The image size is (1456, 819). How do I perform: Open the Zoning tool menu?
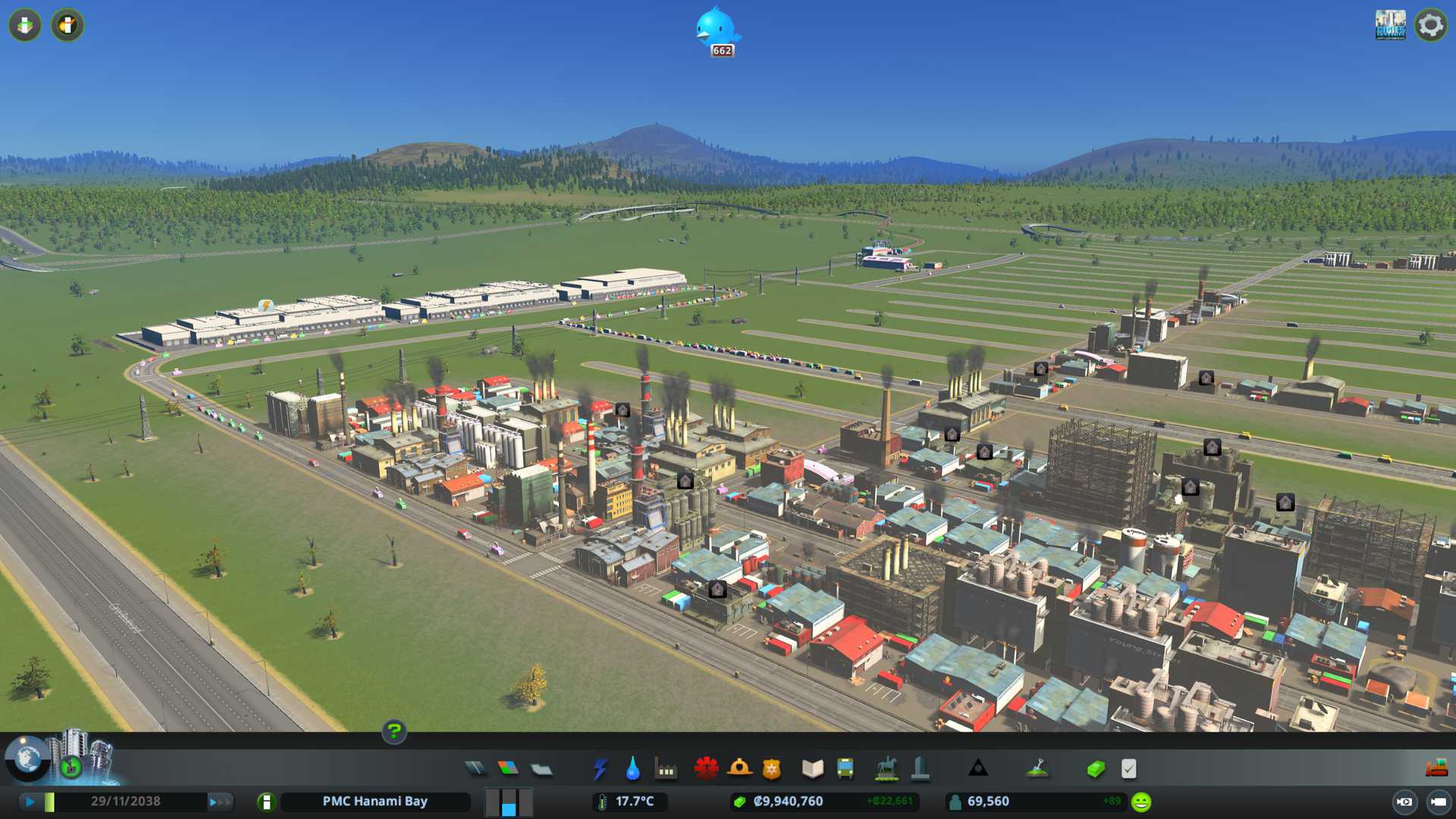coord(508,769)
